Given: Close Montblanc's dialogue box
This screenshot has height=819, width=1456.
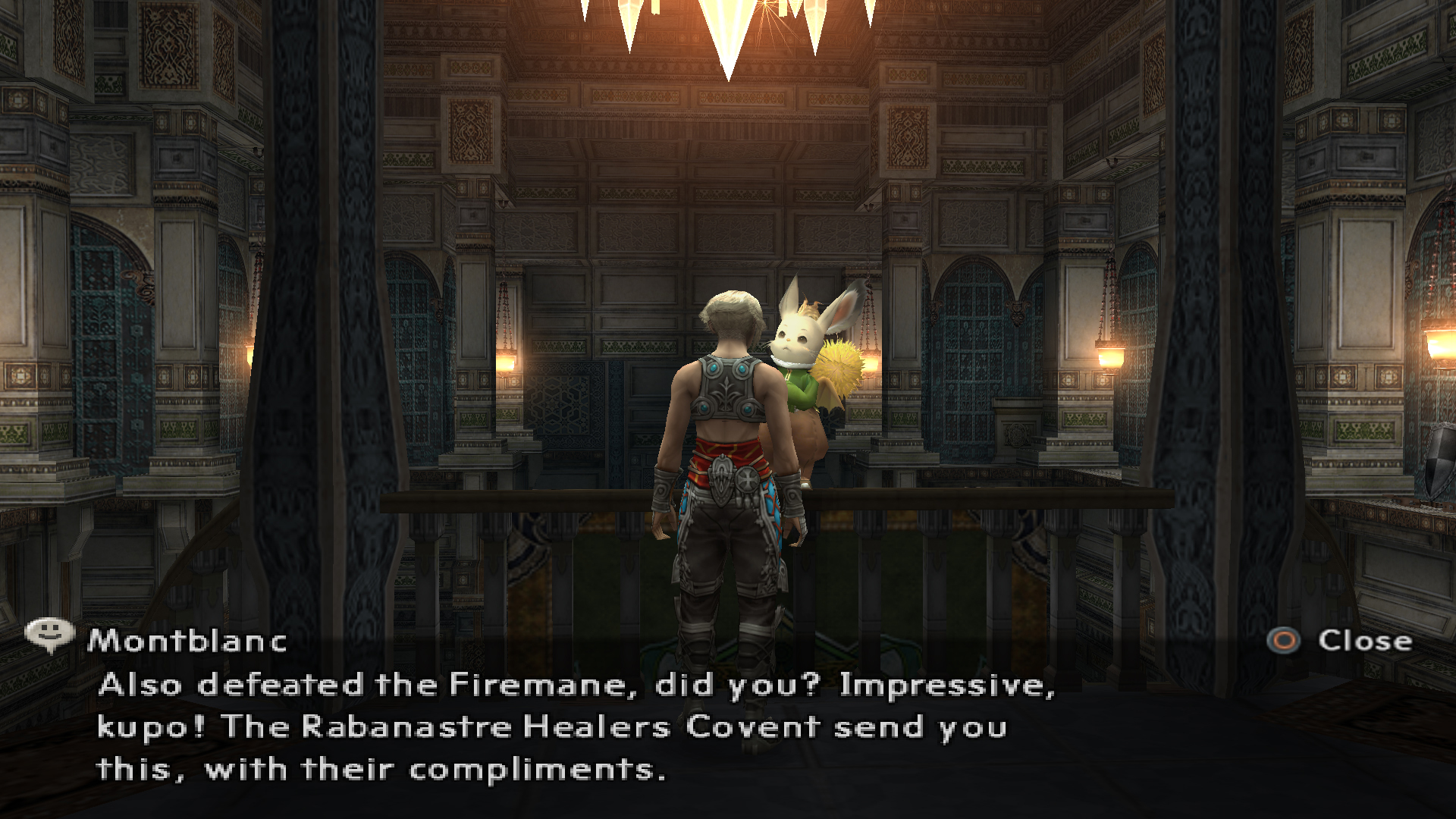Looking at the screenshot, I should [1340, 641].
